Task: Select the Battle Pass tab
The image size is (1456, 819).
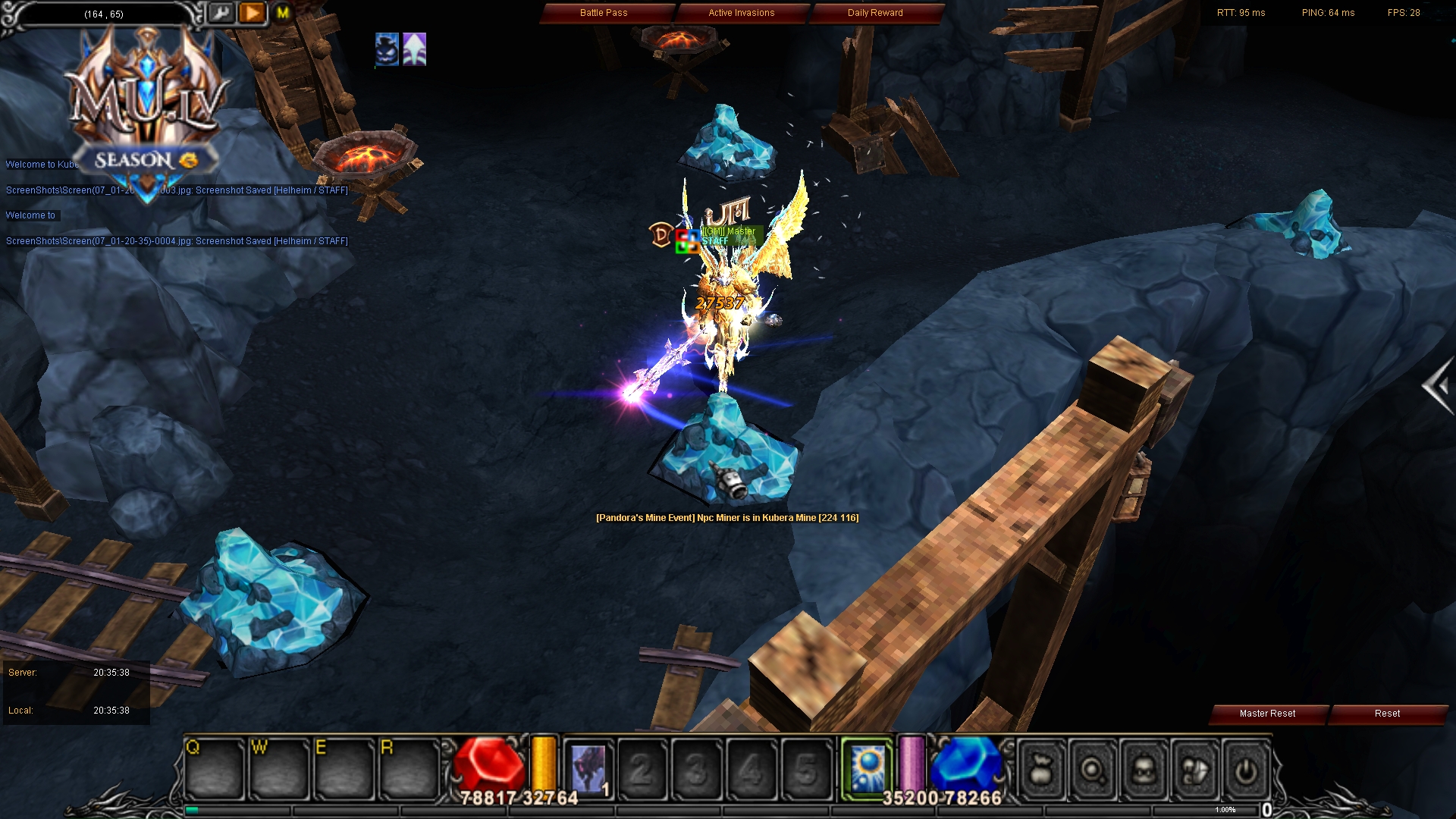Action: 604,13
